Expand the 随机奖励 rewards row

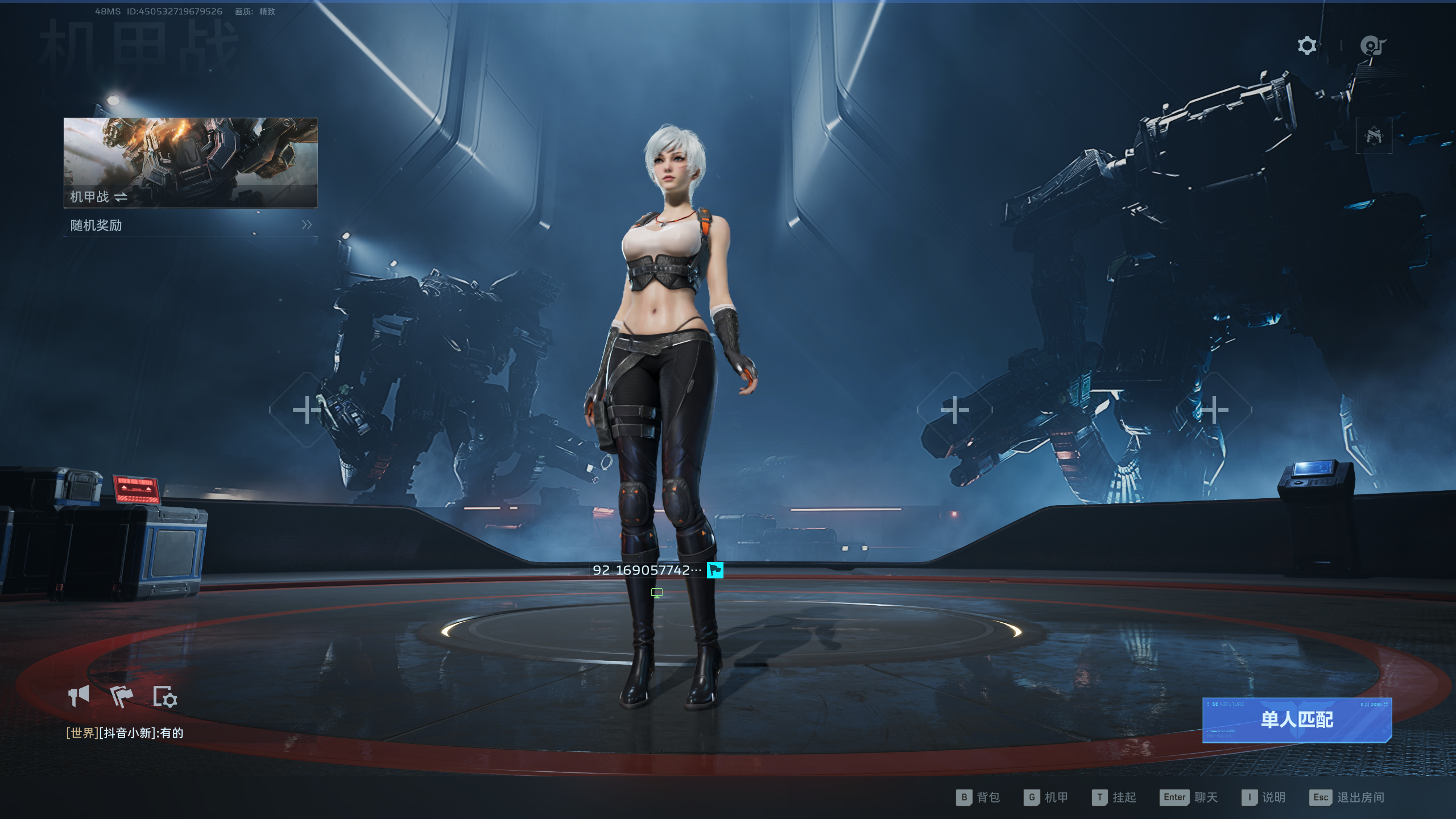point(190,225)
